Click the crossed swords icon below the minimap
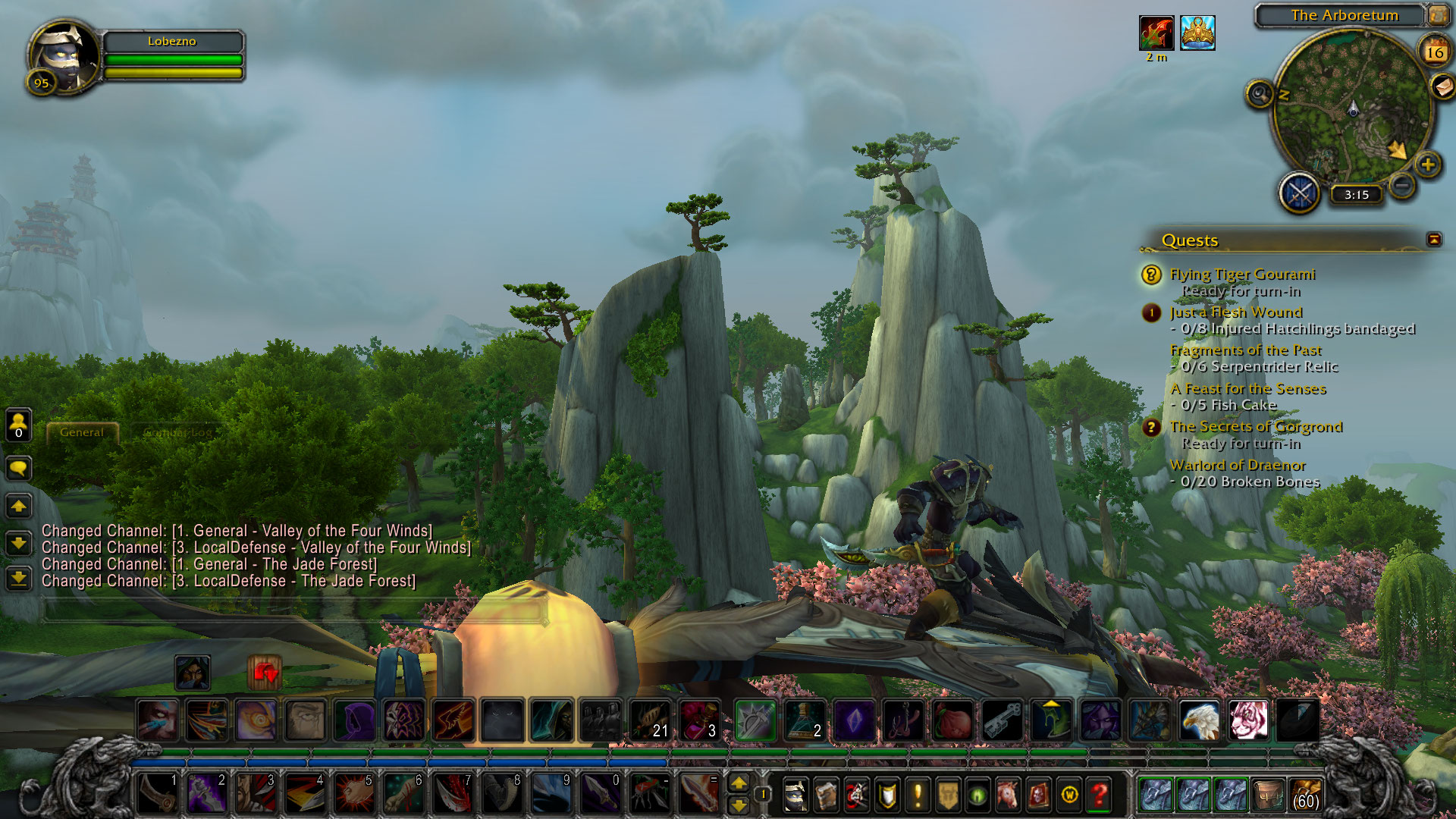Viewport: 1456px width, 819px height. pos(1300,193)
